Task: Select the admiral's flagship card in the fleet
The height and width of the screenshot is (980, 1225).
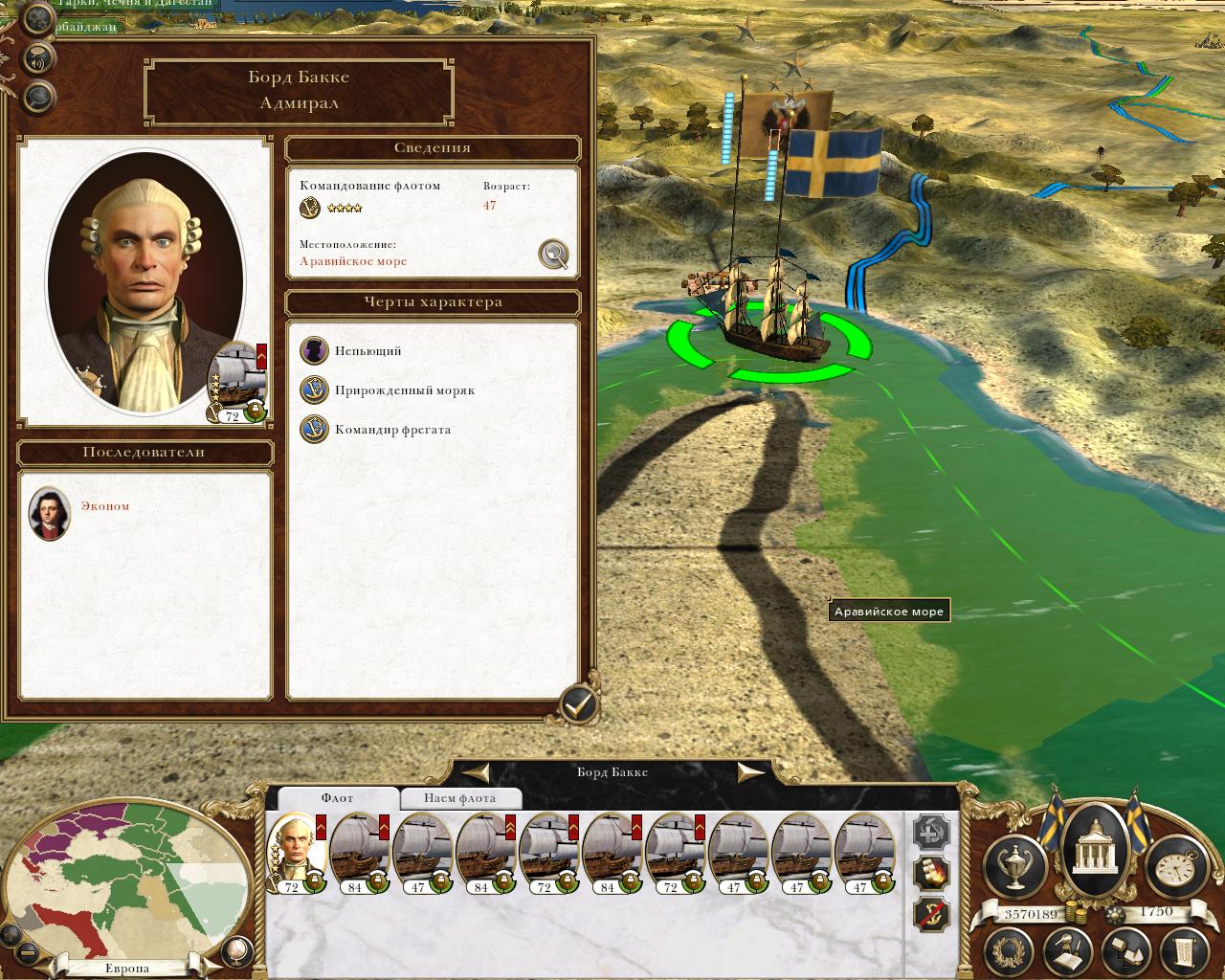Action: coord(294,853)
